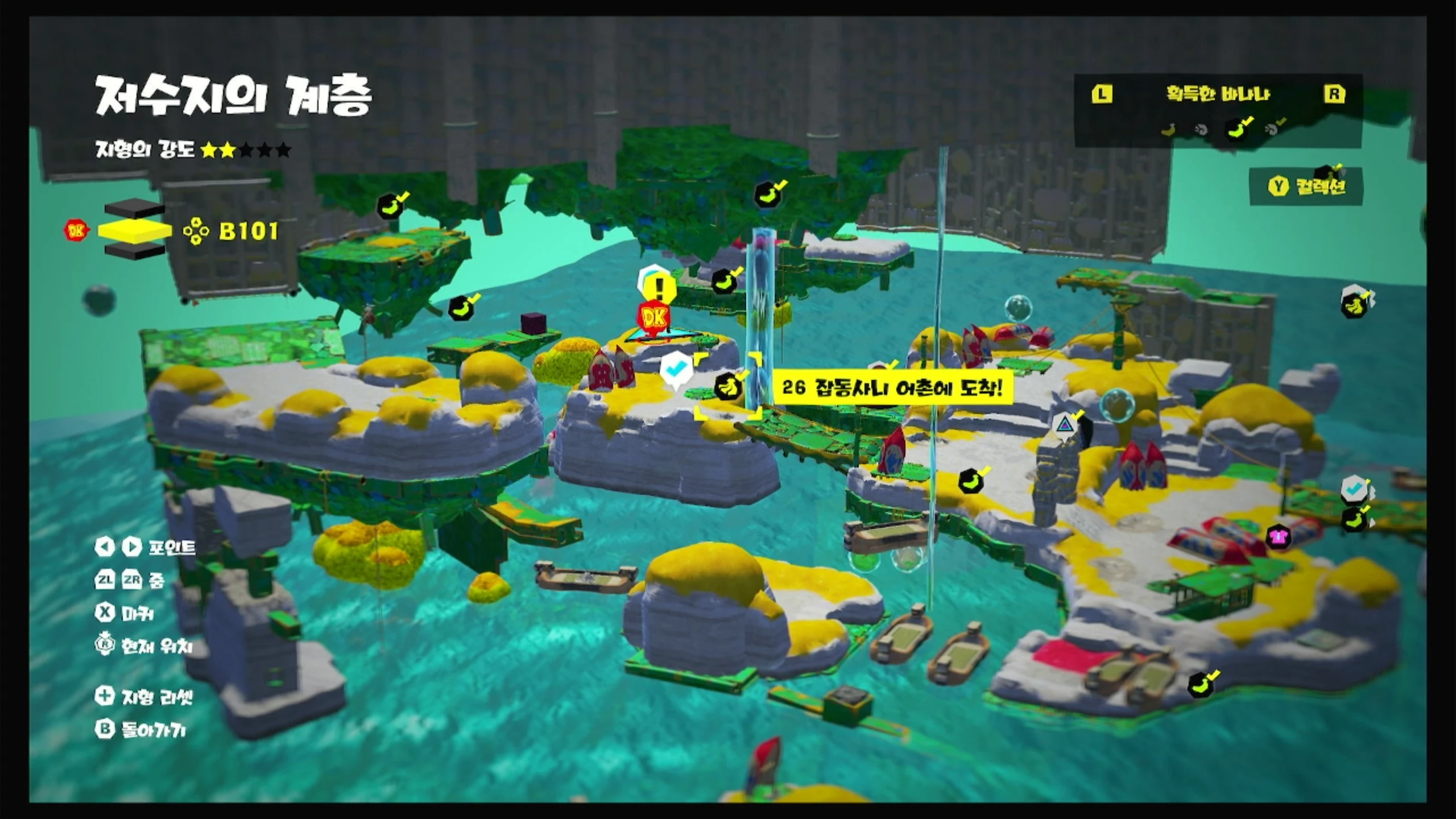Select the pink shirt shop map marker
Image resolution: width=1456 pixels, height=819 pixels.
[1278, 536]
